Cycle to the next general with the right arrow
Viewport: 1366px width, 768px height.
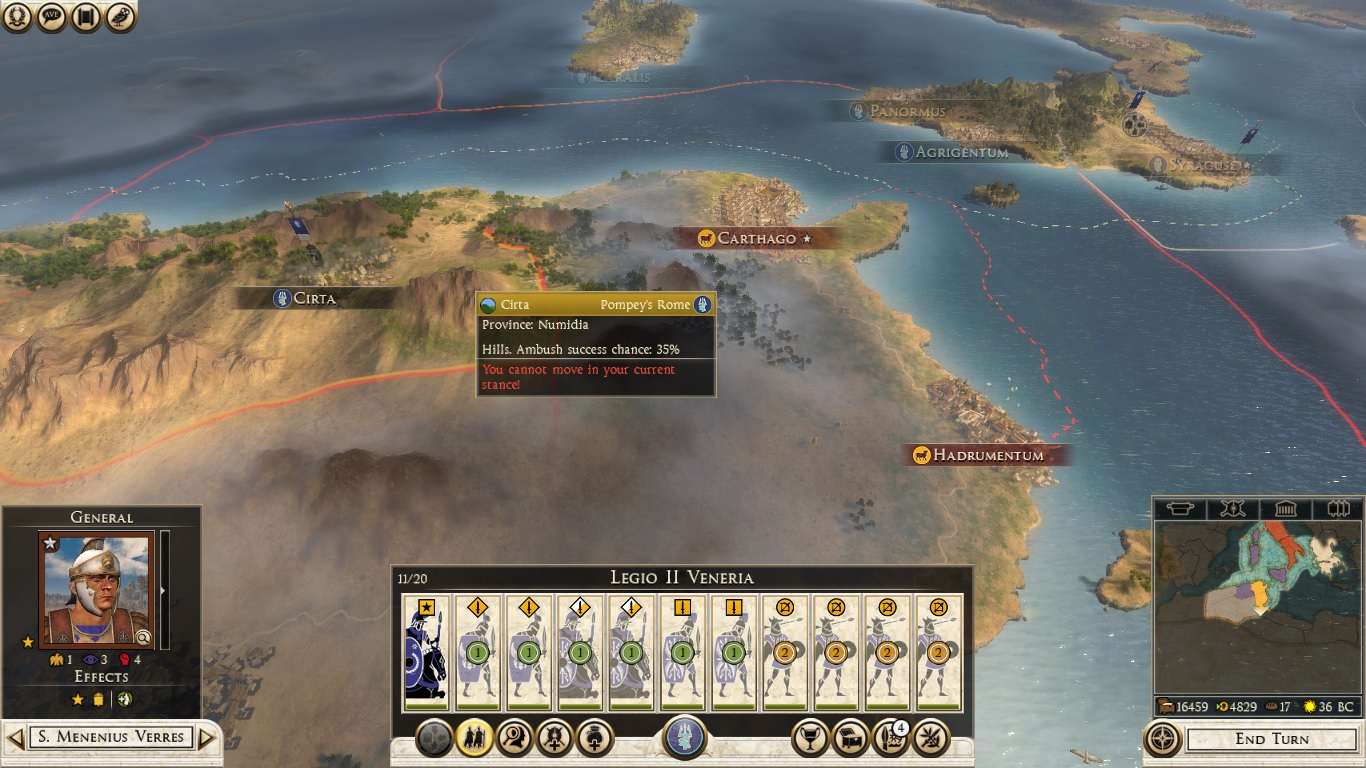206,737
